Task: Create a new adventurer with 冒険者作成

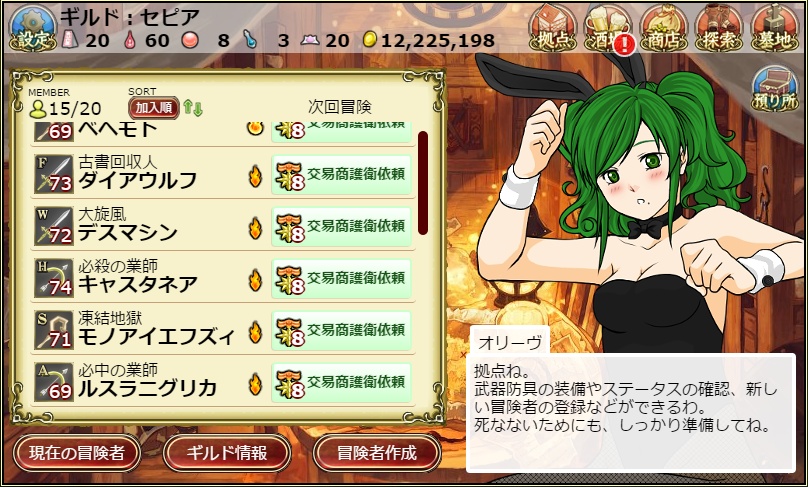Action: [x=377, y=453]
